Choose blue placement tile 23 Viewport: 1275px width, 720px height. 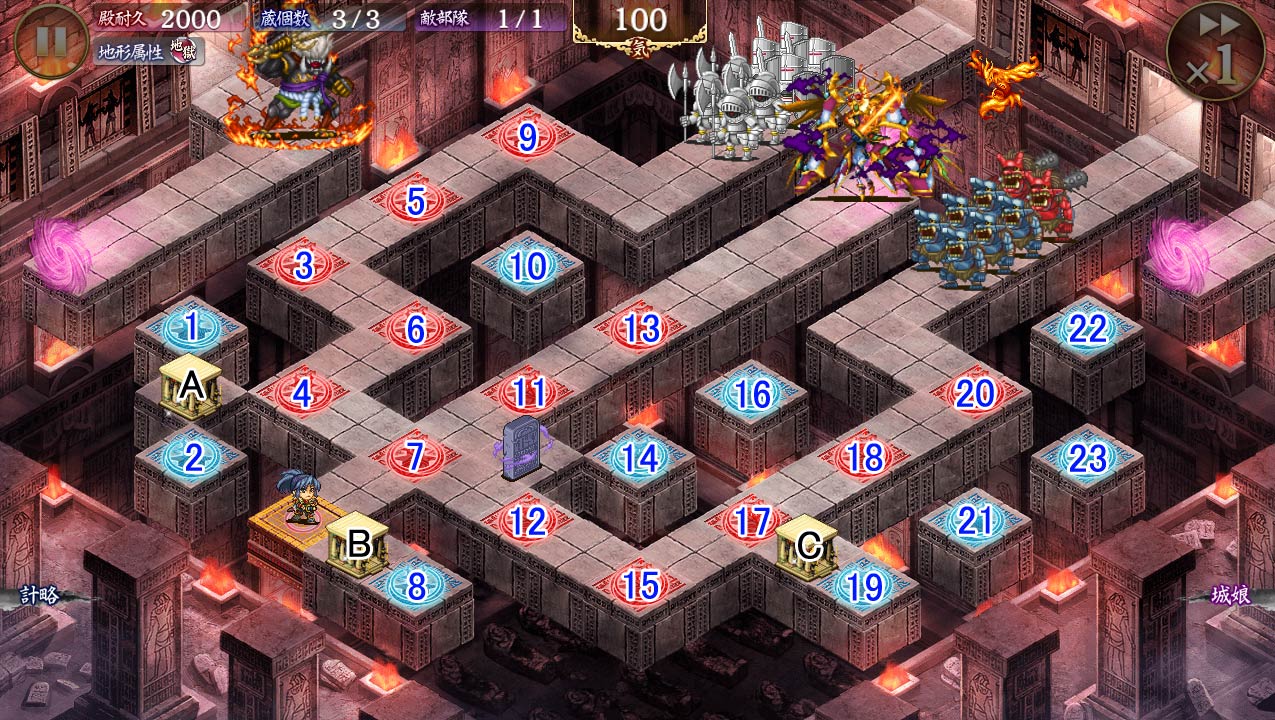click(1087, 459)
